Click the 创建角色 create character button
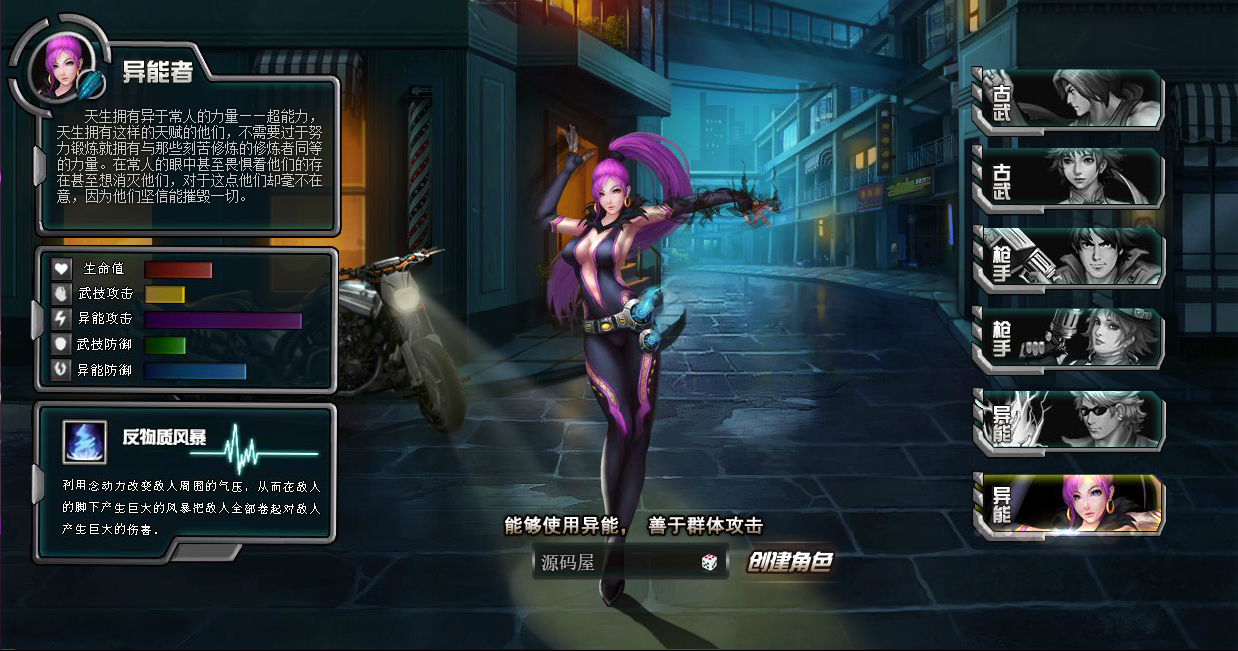Viewport: 1238px width, 651px height. pos(790,562)
